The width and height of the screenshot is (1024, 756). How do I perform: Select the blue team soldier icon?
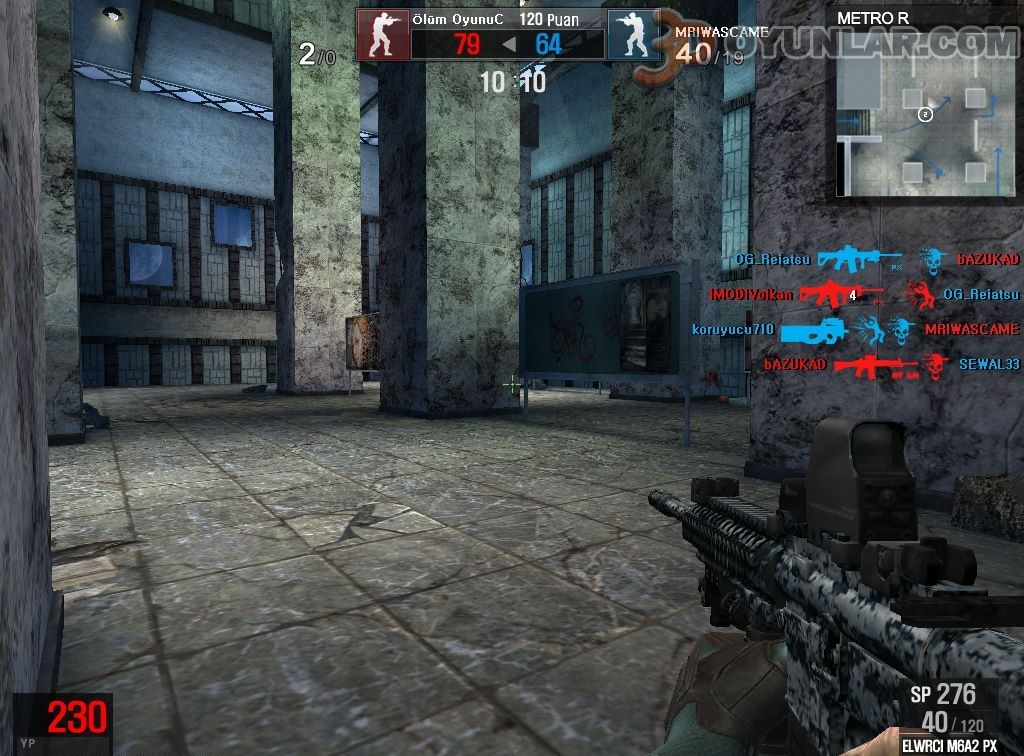634,36
